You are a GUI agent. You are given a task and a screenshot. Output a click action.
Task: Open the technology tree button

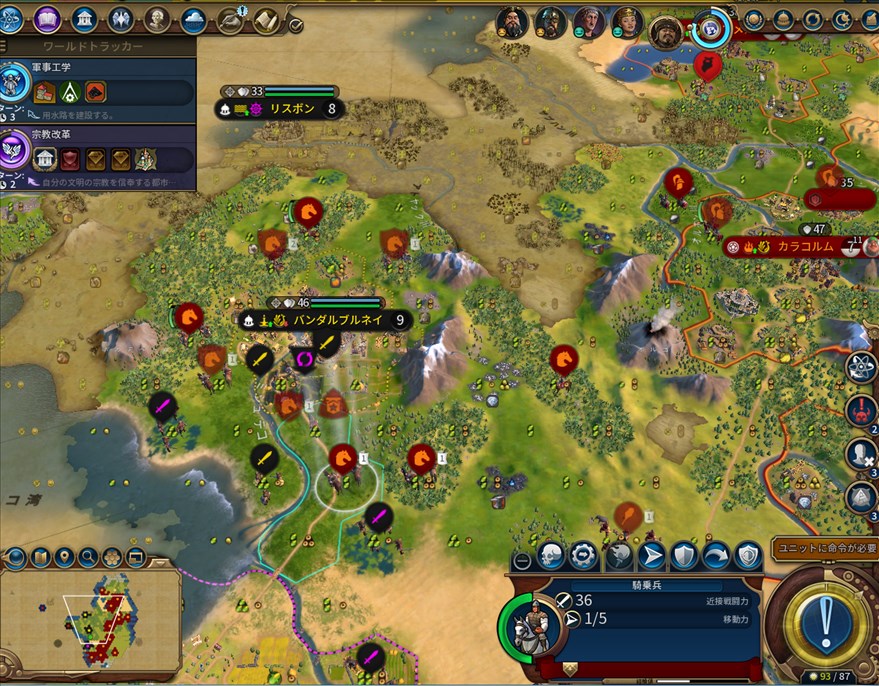(12, 19)
